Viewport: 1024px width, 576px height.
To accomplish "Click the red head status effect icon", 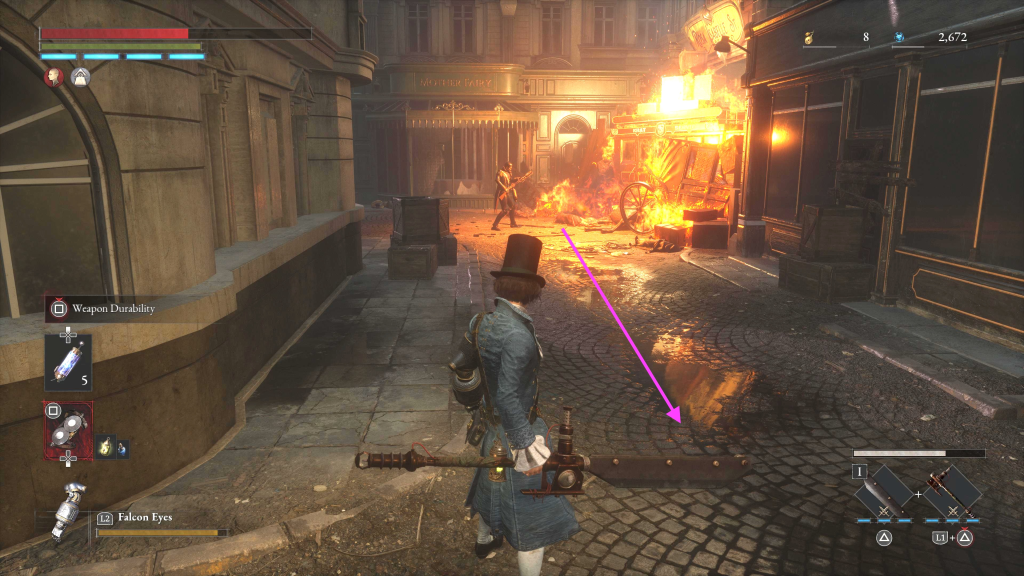I will click(x=54, y=76).
